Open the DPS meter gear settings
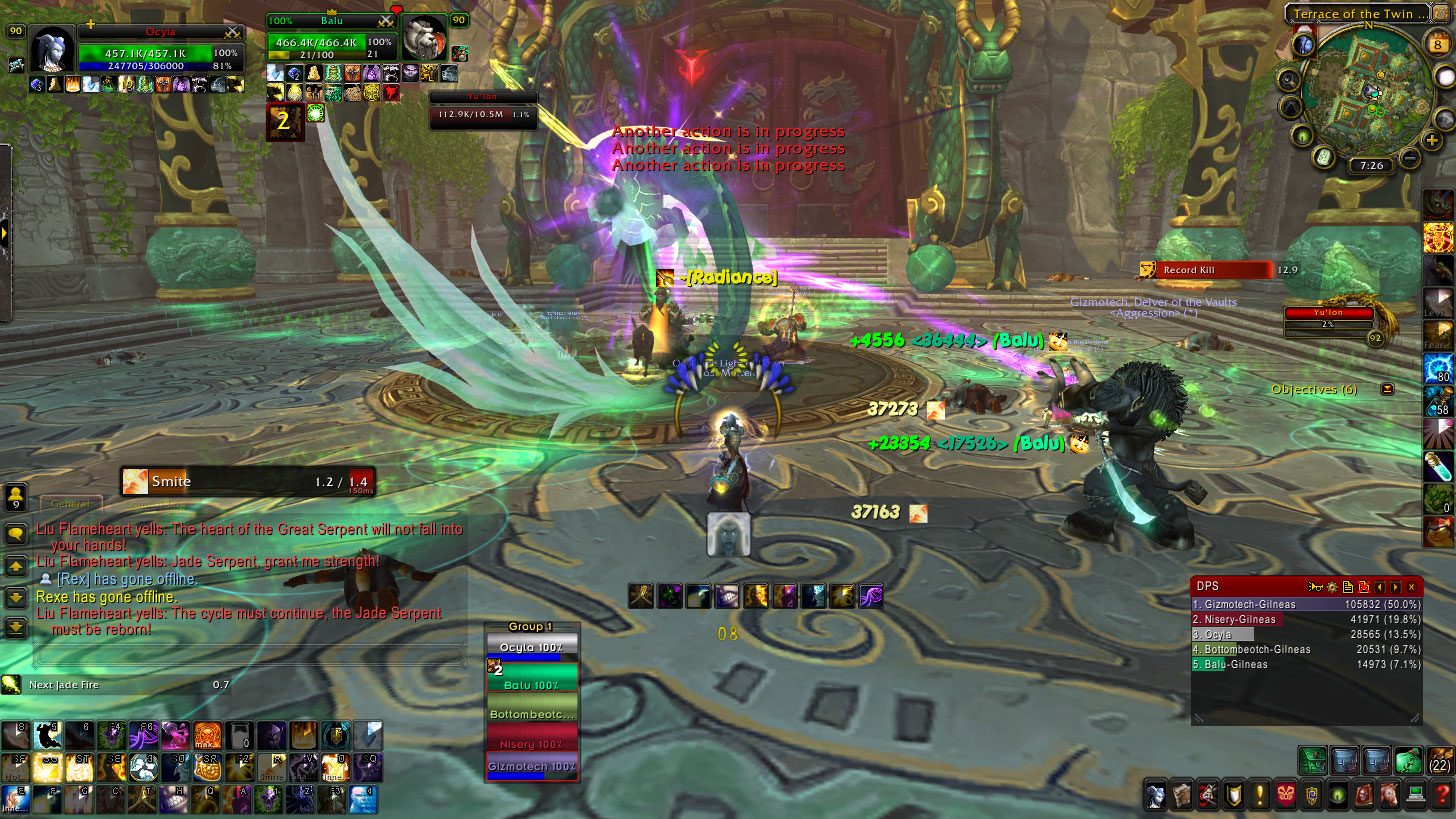 click(x=1332, y=587)
